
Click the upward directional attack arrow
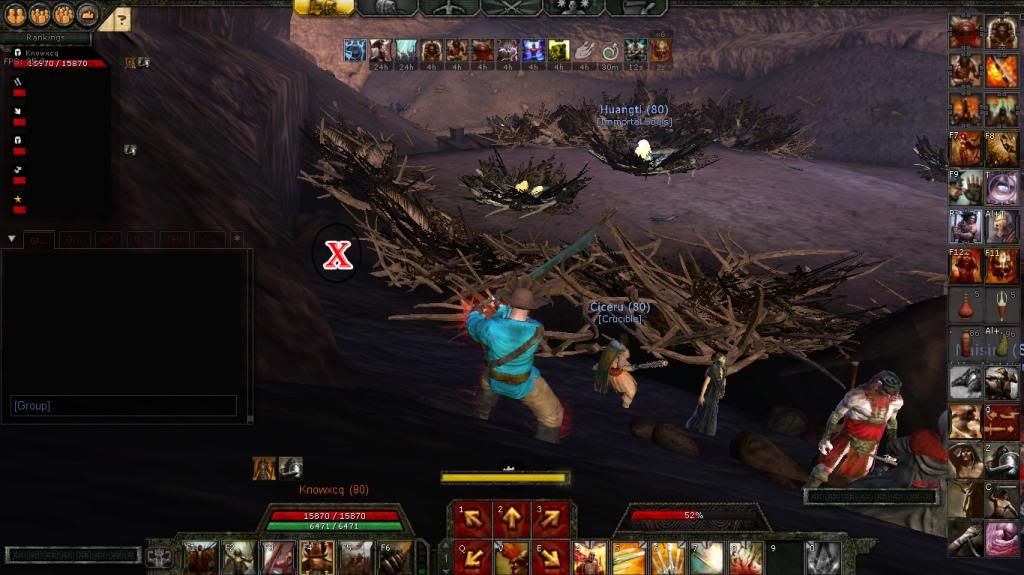click(x=511, y=518)
